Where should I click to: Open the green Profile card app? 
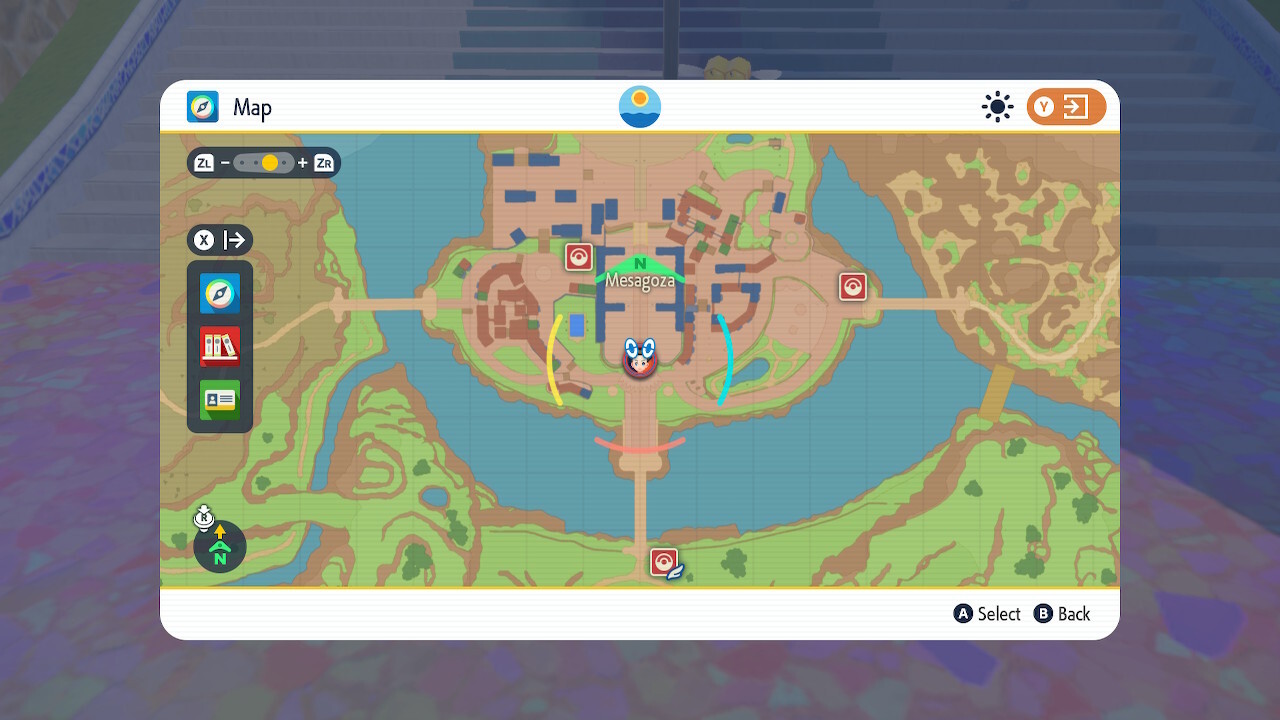[219, 400]
